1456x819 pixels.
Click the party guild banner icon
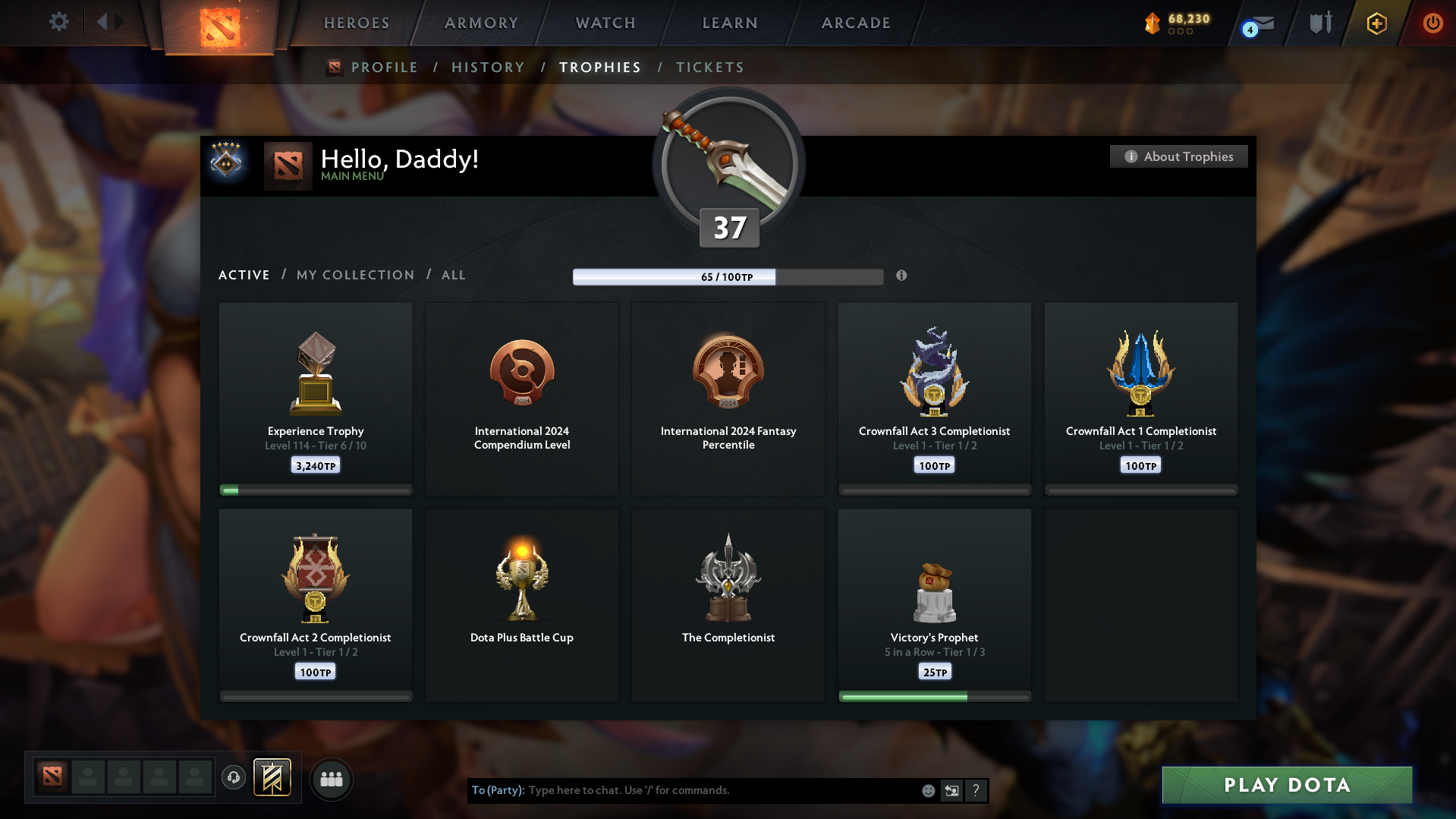click(273, 778)
